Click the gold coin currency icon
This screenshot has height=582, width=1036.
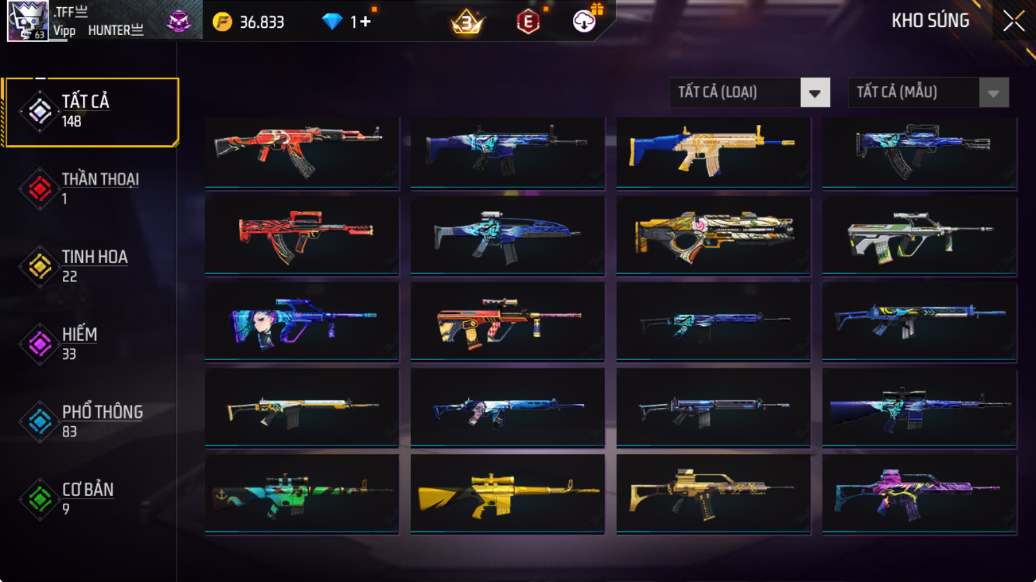[x=222, y=21]
